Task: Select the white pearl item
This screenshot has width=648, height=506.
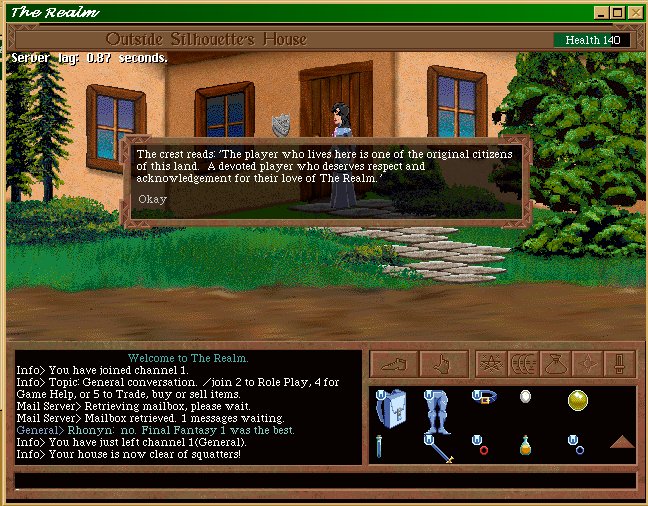Action: (526, 397)
